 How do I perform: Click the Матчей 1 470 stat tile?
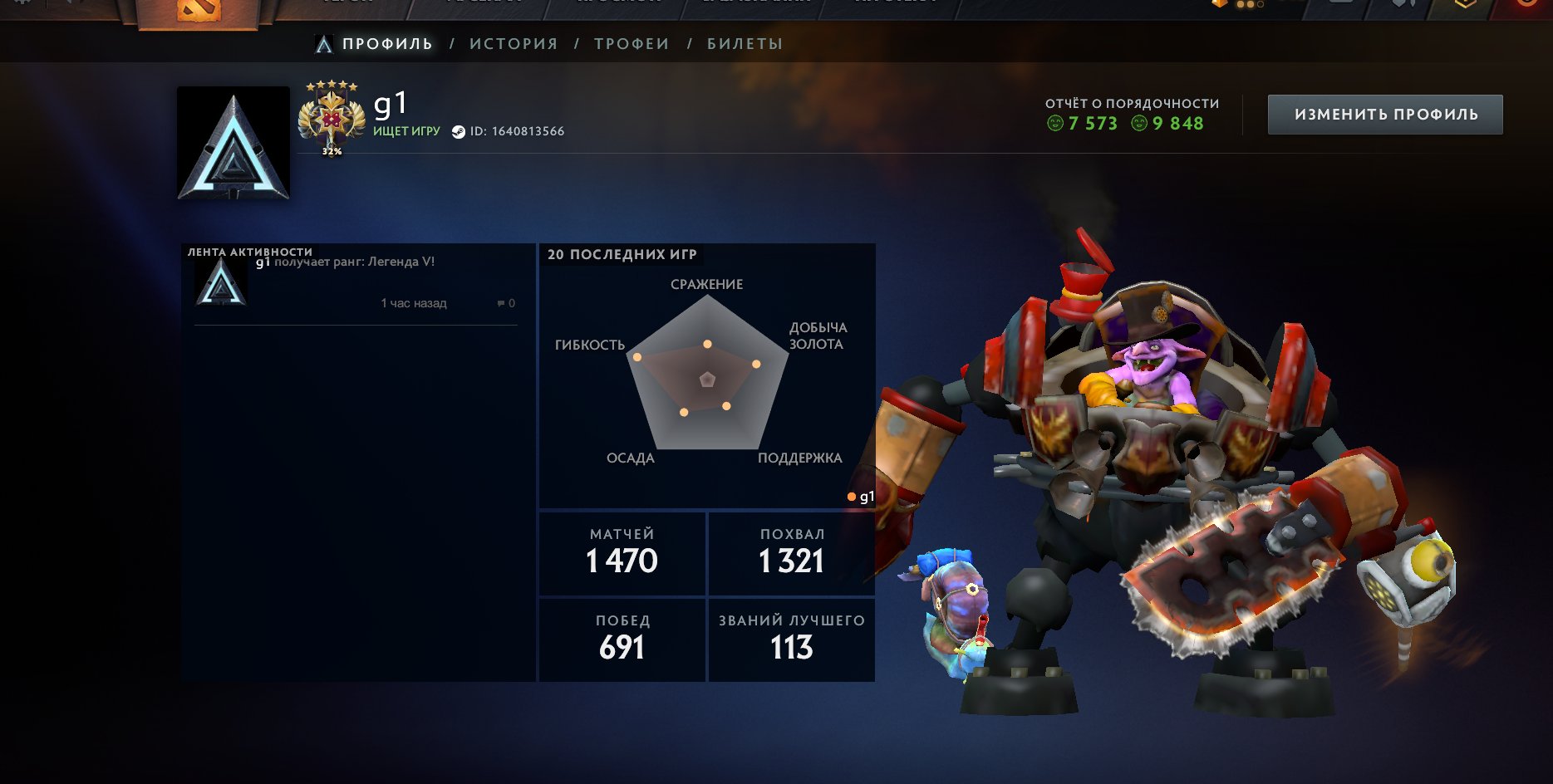pyautogui.click(x=622, y=553)
